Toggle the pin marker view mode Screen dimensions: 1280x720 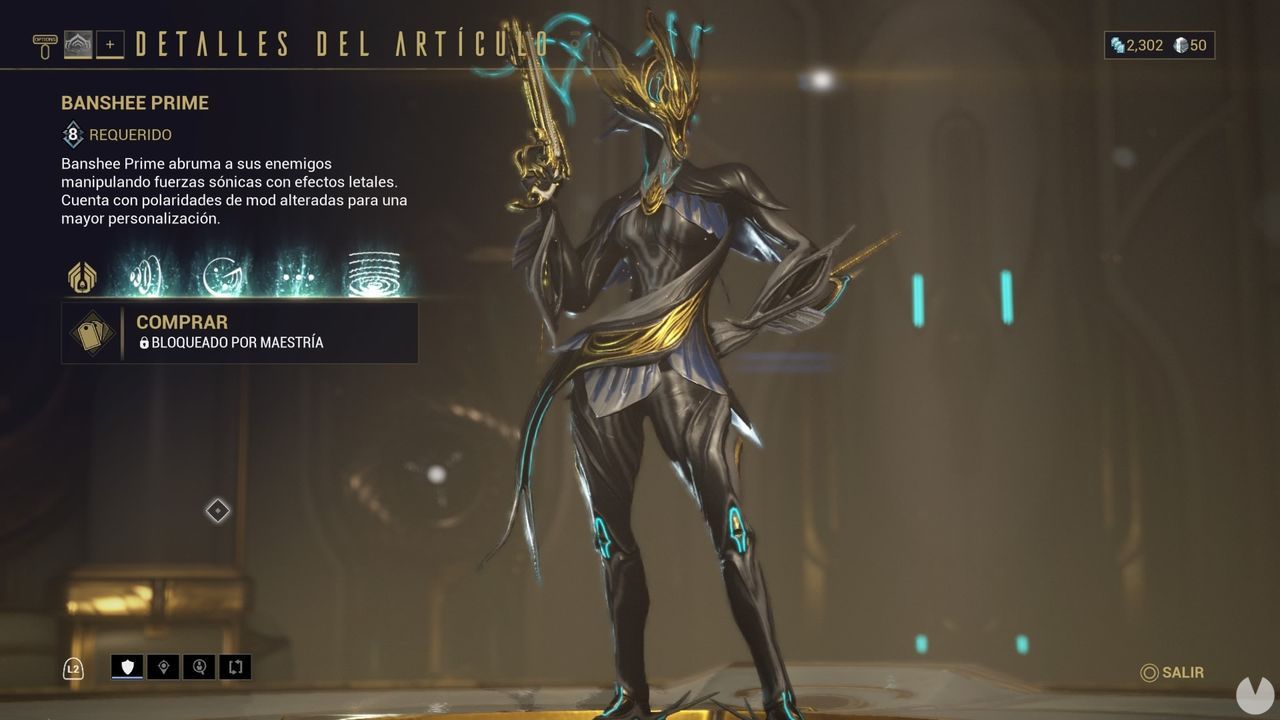pyautogui.click(x=163, y=668)
